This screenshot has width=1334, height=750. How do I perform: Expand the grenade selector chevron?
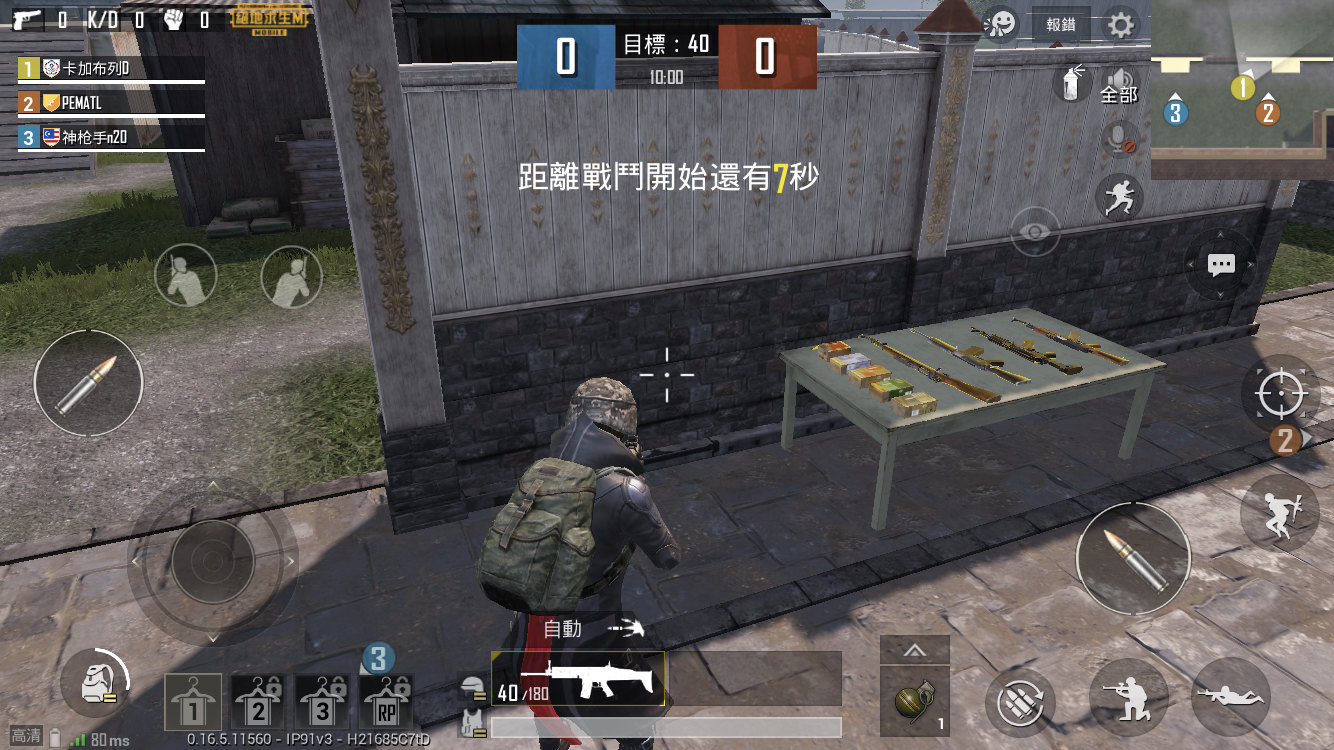(x=914, y=650)
